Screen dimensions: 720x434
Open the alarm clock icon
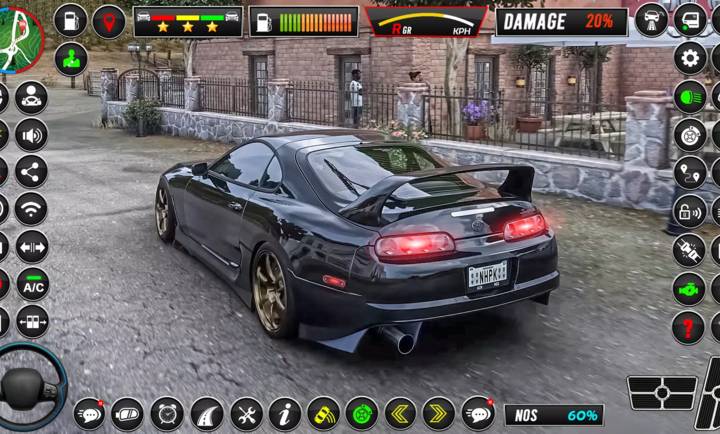tap(167, 413)
